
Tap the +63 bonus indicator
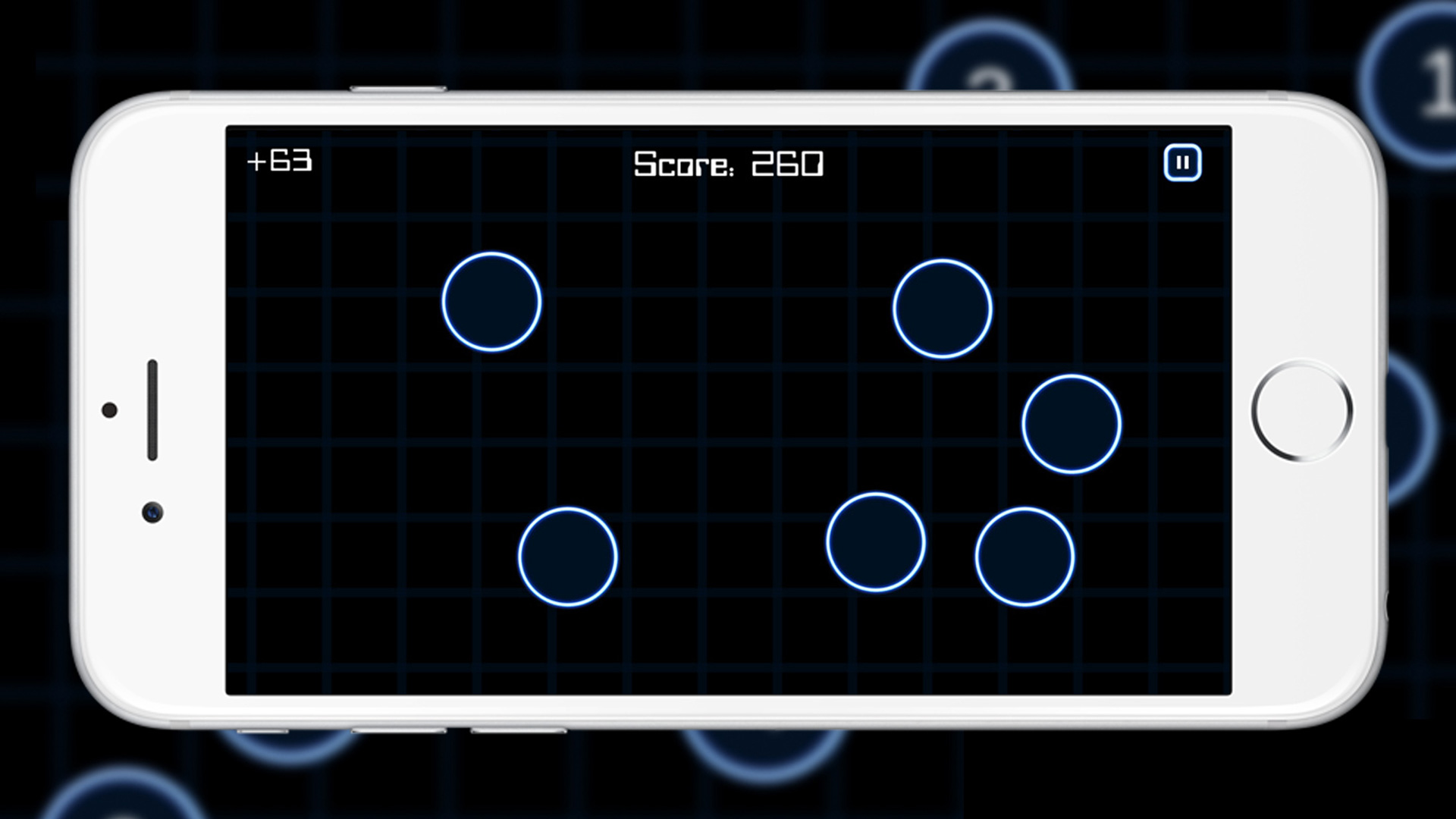[279, 161]
